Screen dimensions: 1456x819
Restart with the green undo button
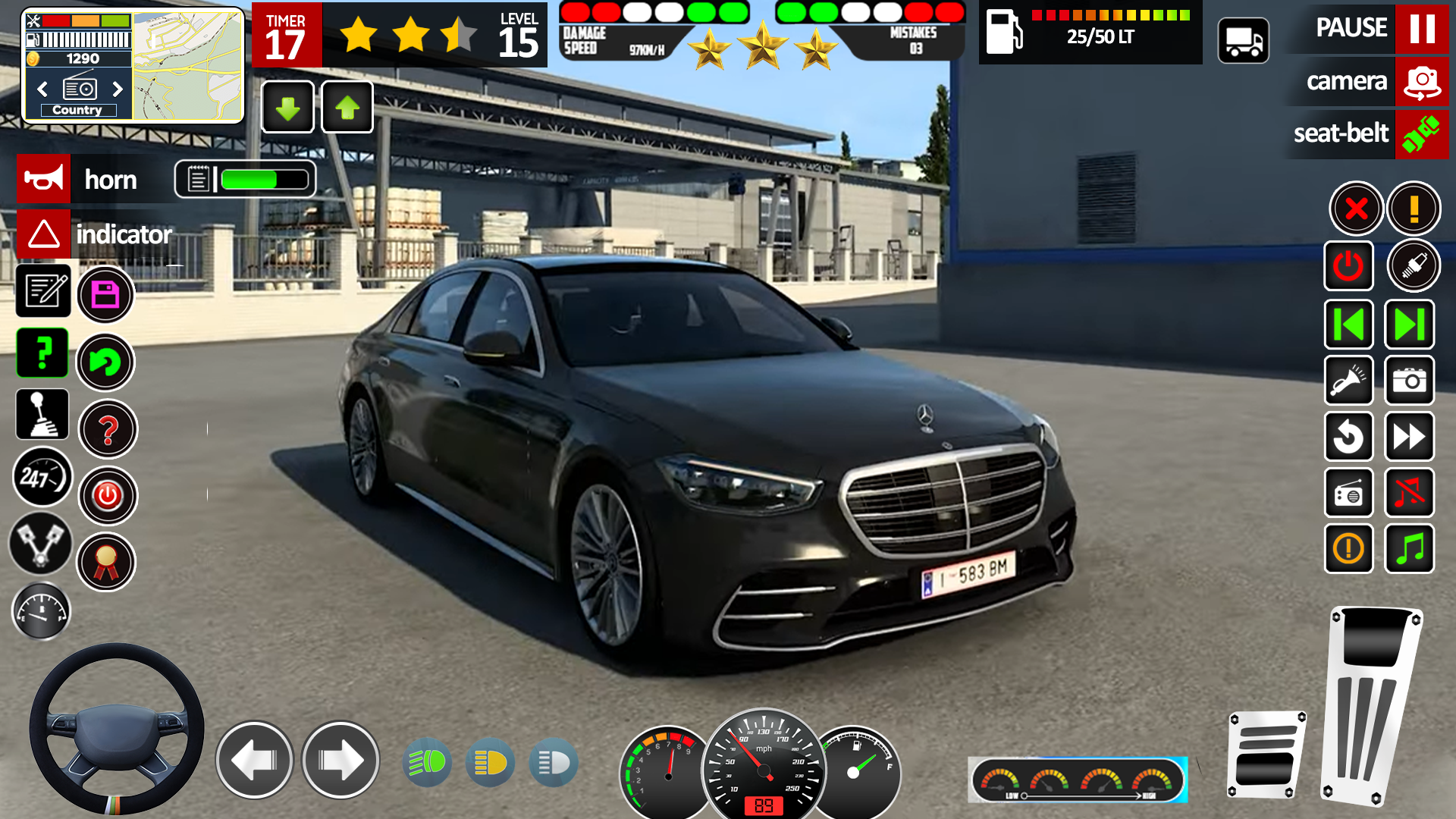107,362
